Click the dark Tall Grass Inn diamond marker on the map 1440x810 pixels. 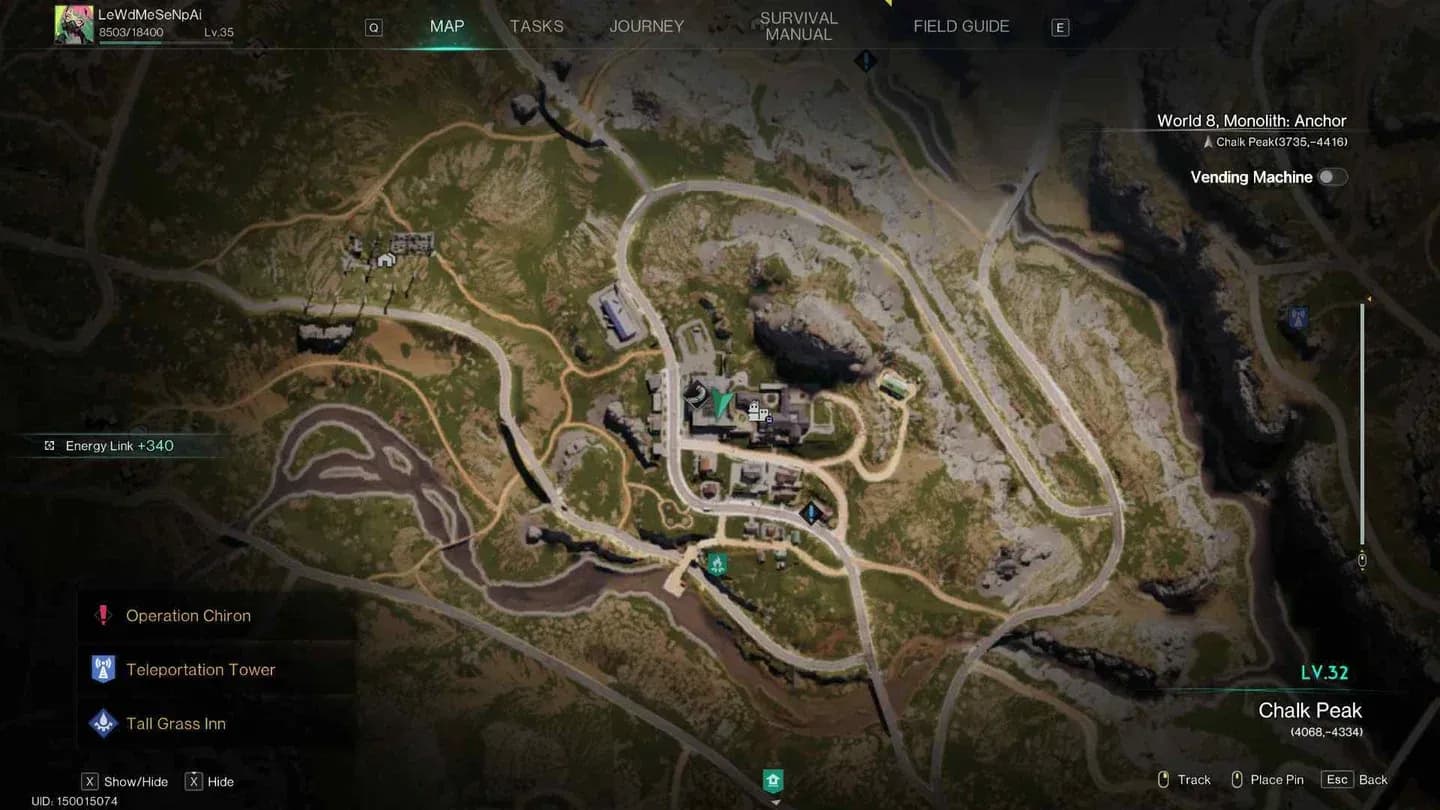(x=810, y=512)
